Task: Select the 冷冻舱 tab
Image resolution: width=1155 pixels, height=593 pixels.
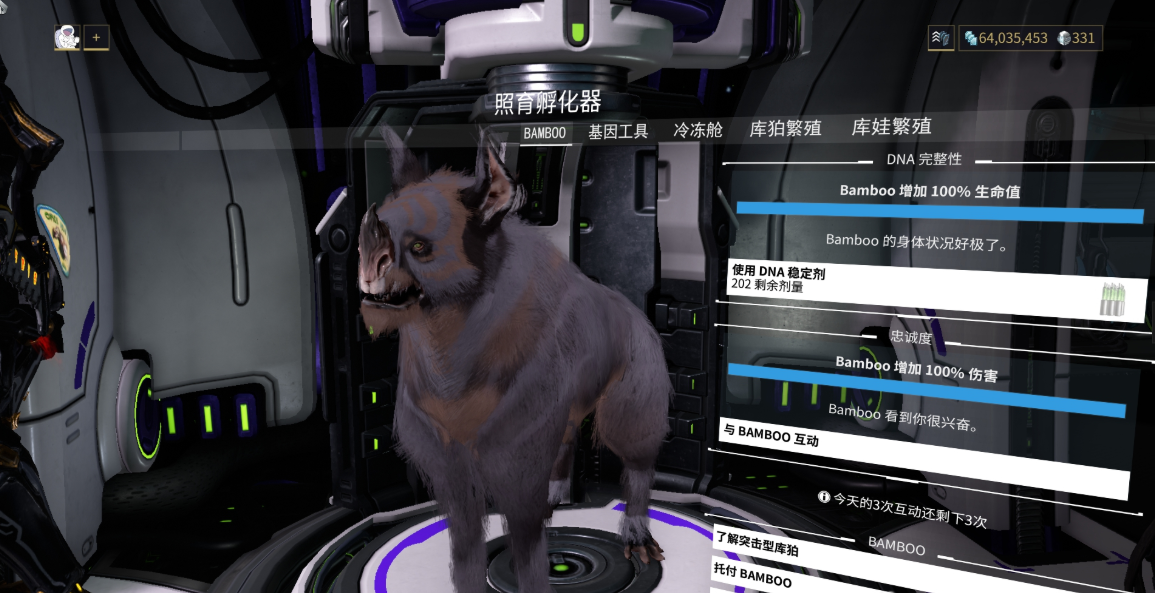Action: [x=698, y=130]
